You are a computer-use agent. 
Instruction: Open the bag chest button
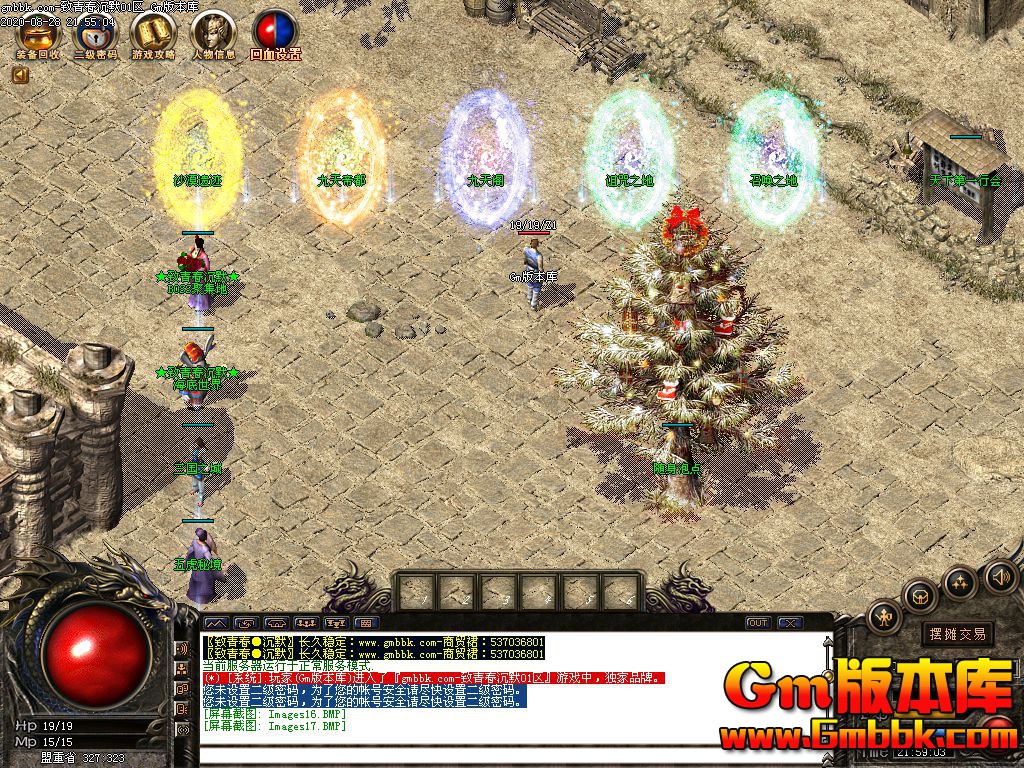pos(918,596)
